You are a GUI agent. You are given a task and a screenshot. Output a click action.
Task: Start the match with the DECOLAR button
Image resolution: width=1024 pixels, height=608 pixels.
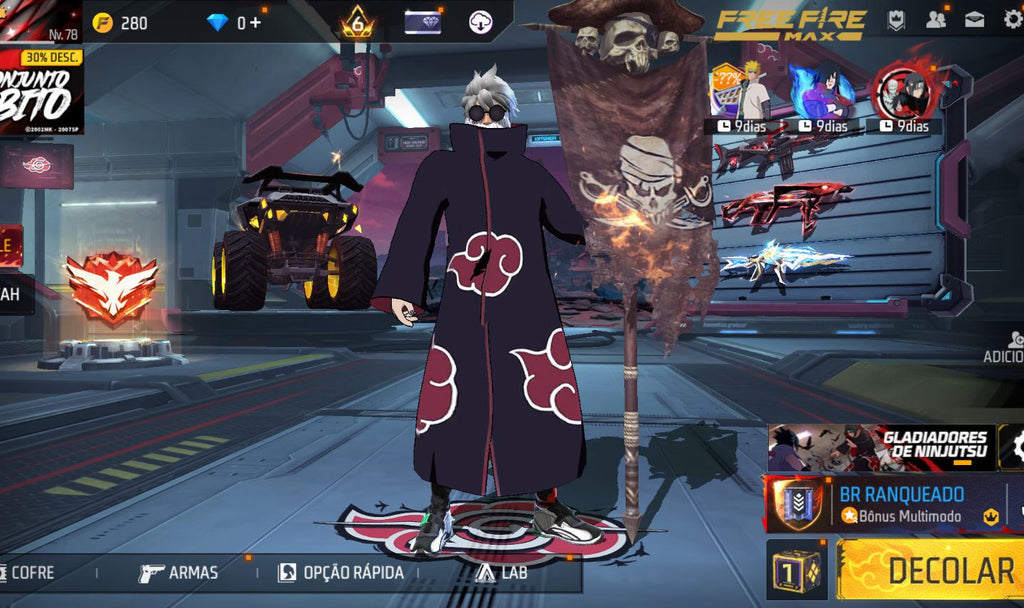(x=930, y=570)
